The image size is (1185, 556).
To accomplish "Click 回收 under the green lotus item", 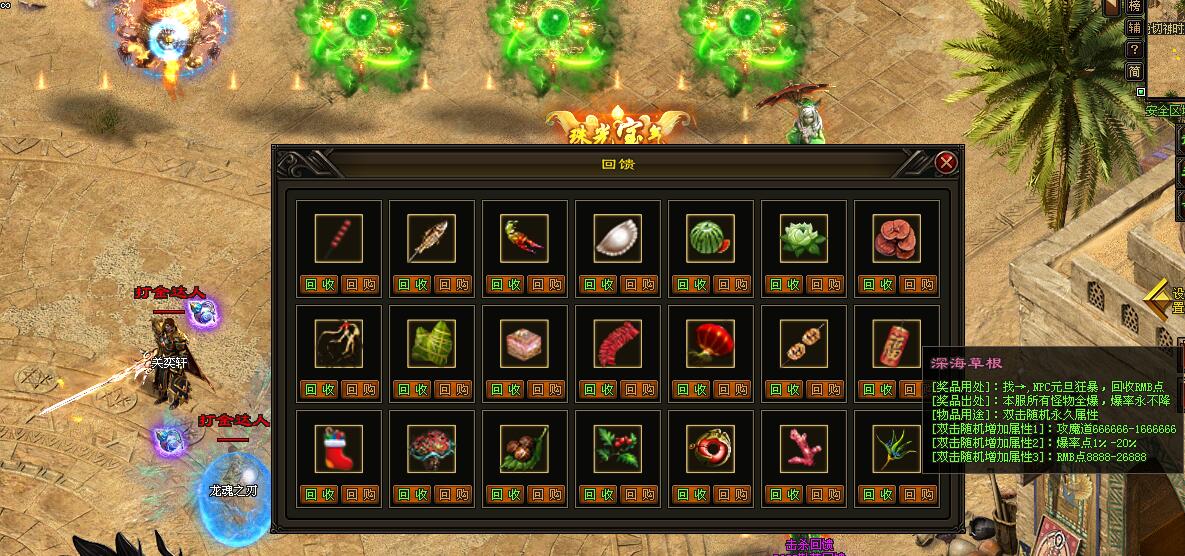I will pos(784,284).
